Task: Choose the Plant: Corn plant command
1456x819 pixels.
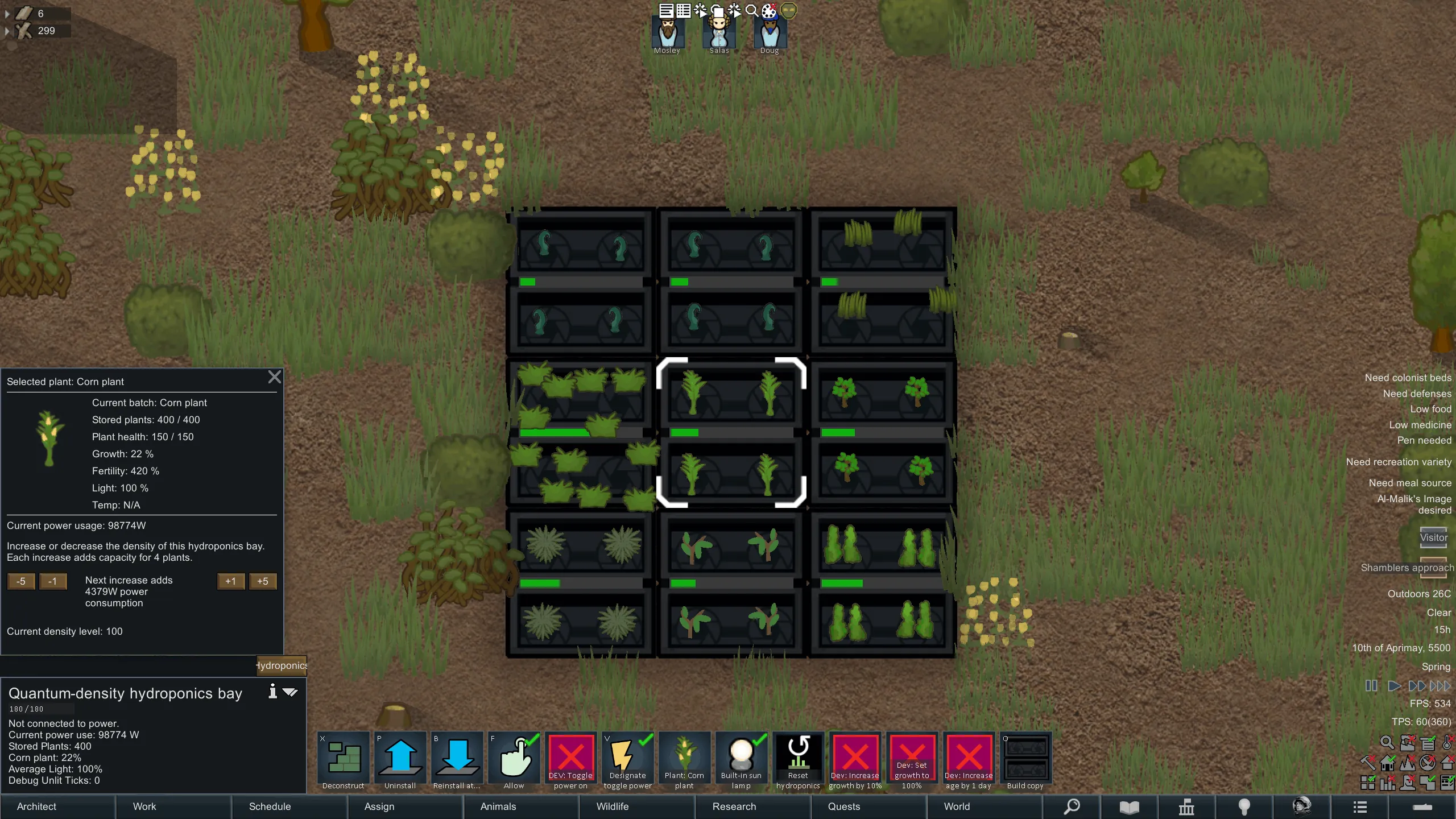Action: [x=684, y=760]
